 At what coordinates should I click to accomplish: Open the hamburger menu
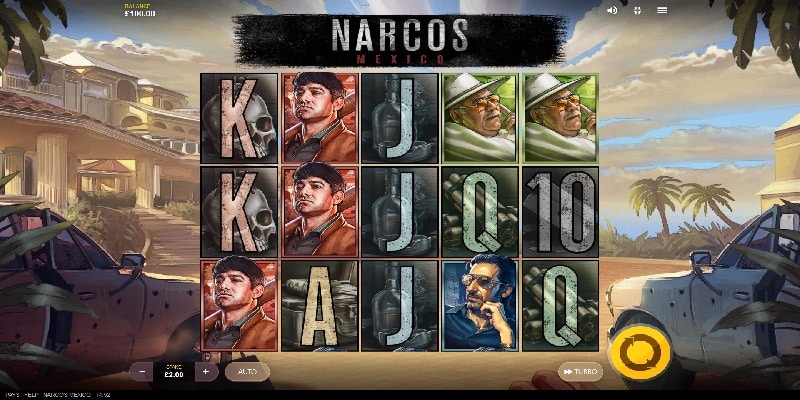[662, 10]
